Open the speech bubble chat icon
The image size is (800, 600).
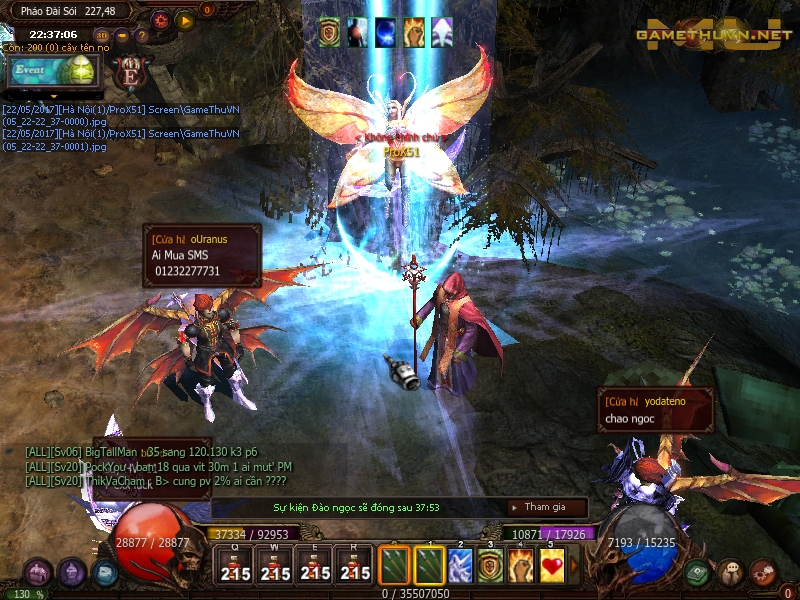coord(731,572)
